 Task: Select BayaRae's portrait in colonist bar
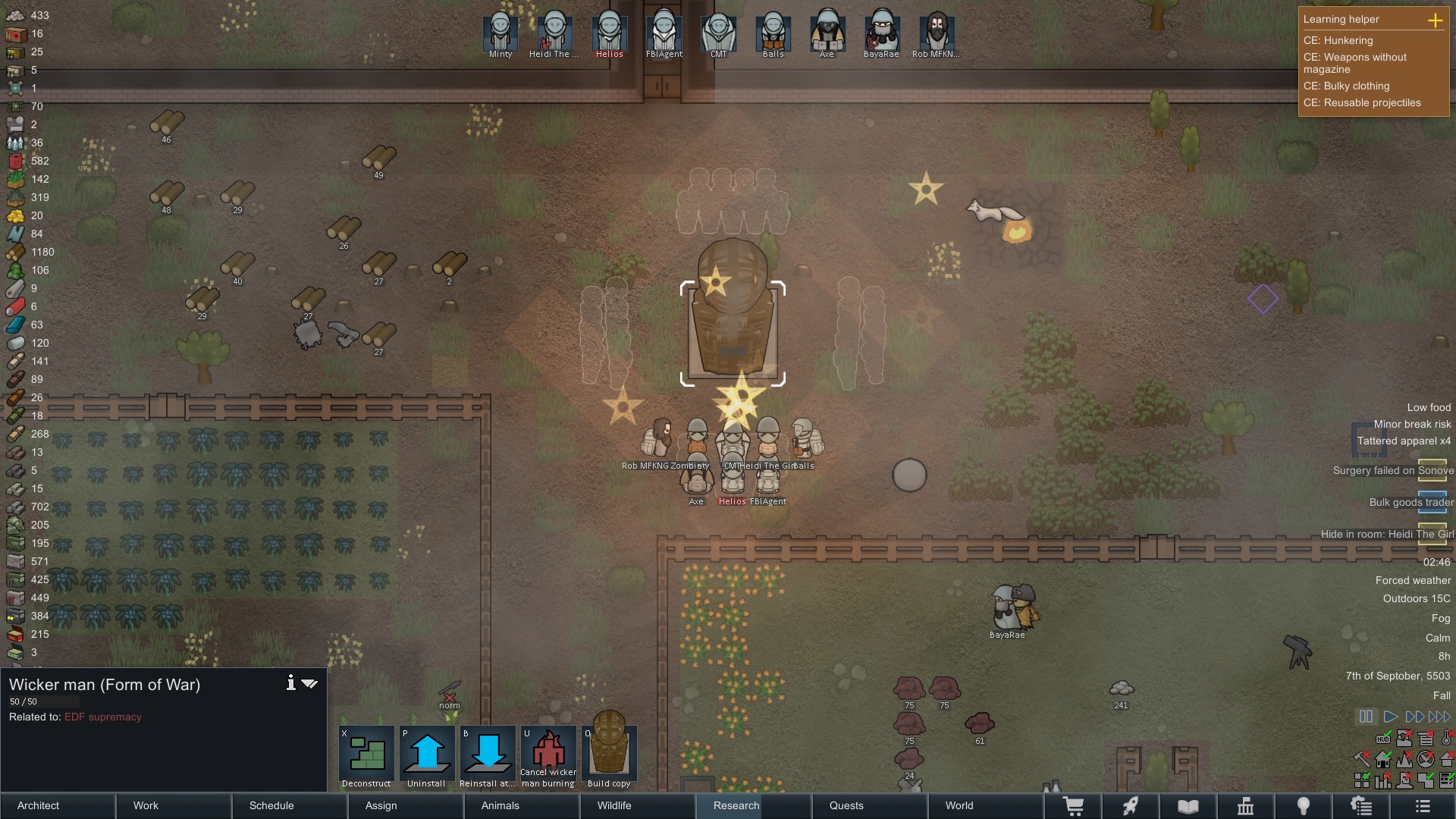pos(881,32)
